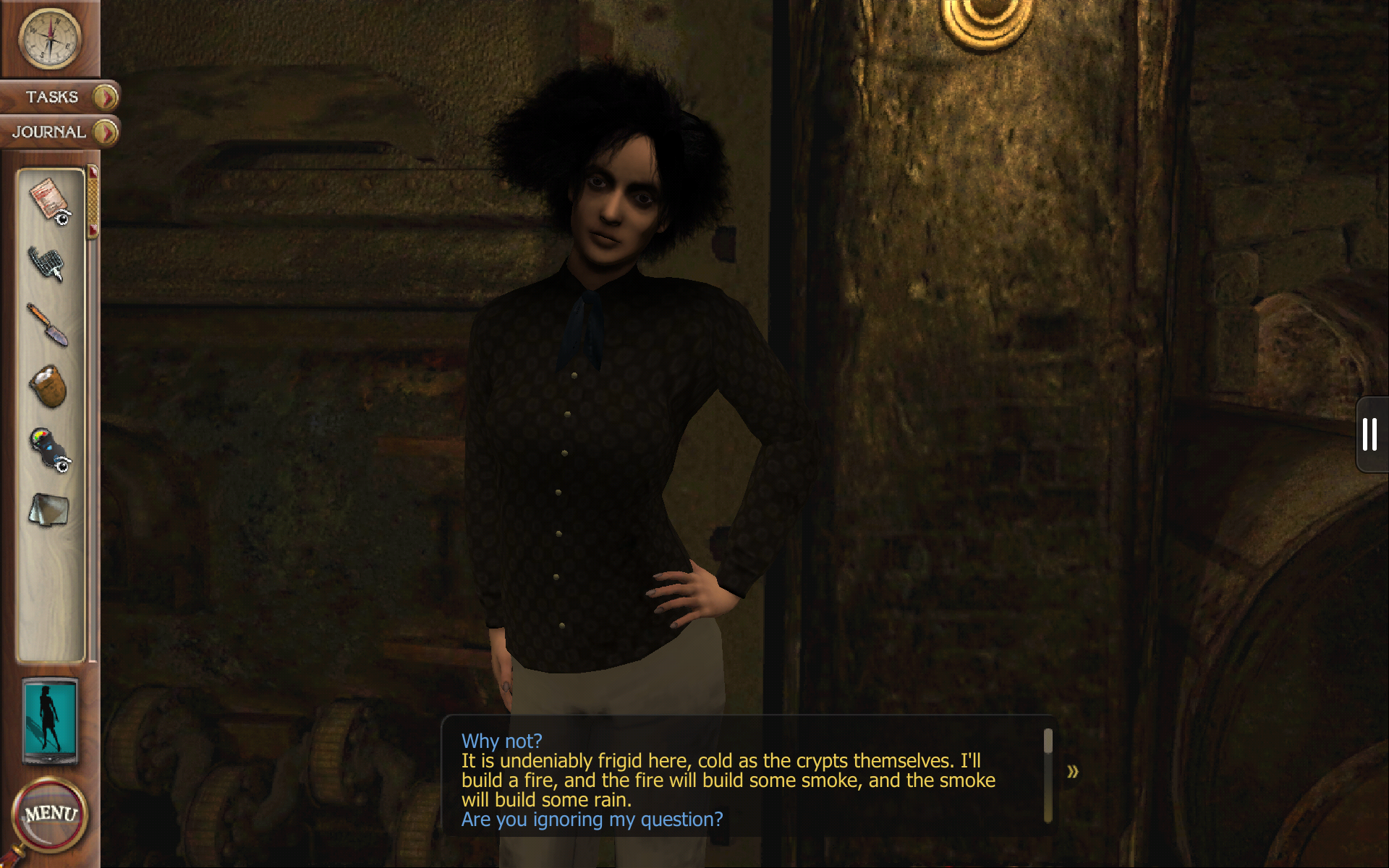Select the trowel from the inventory
Viewport: 1389px width, 868px height.
coord(48,324)
